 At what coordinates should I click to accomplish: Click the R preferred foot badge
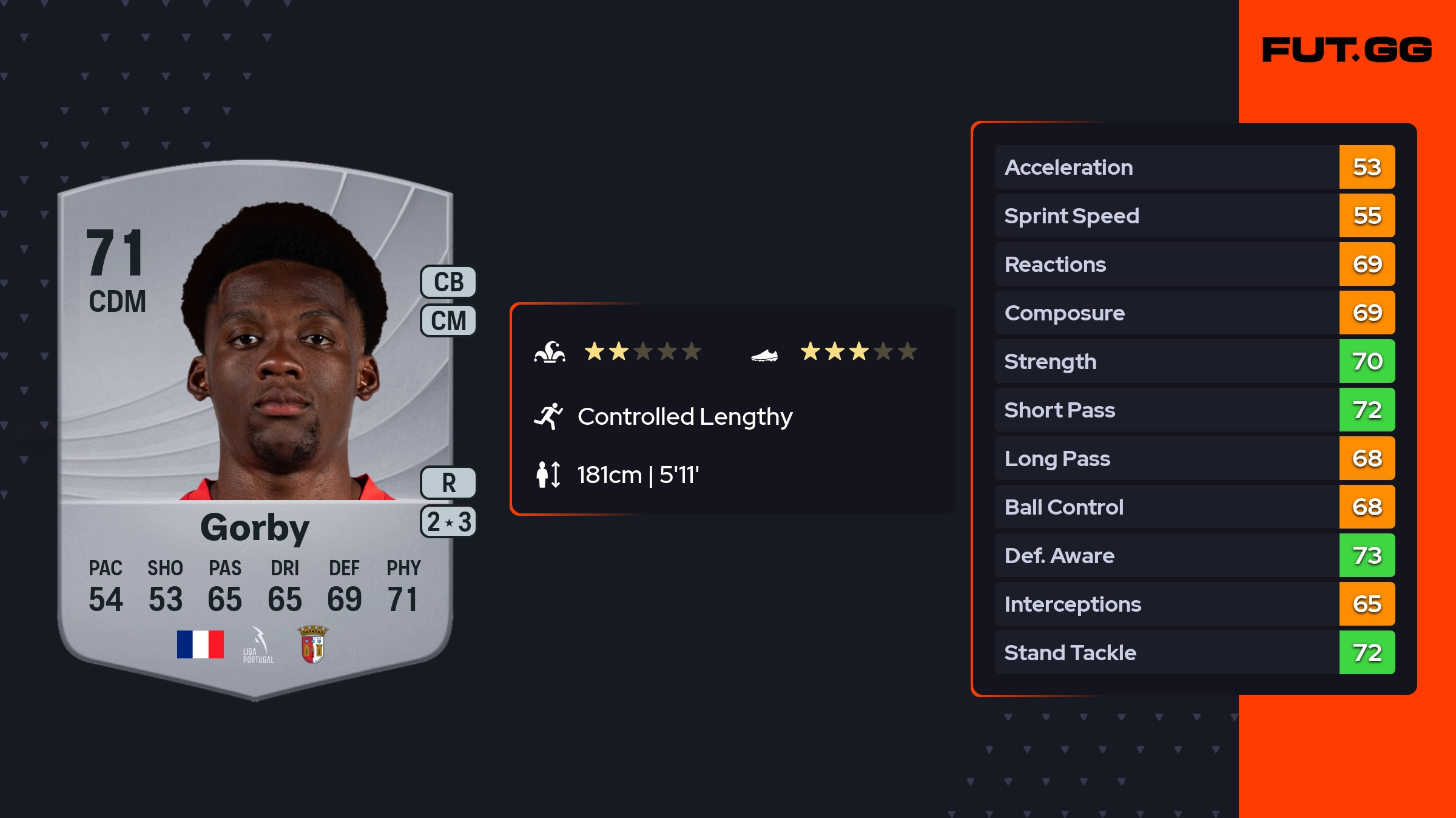click(x=448, y=483)
